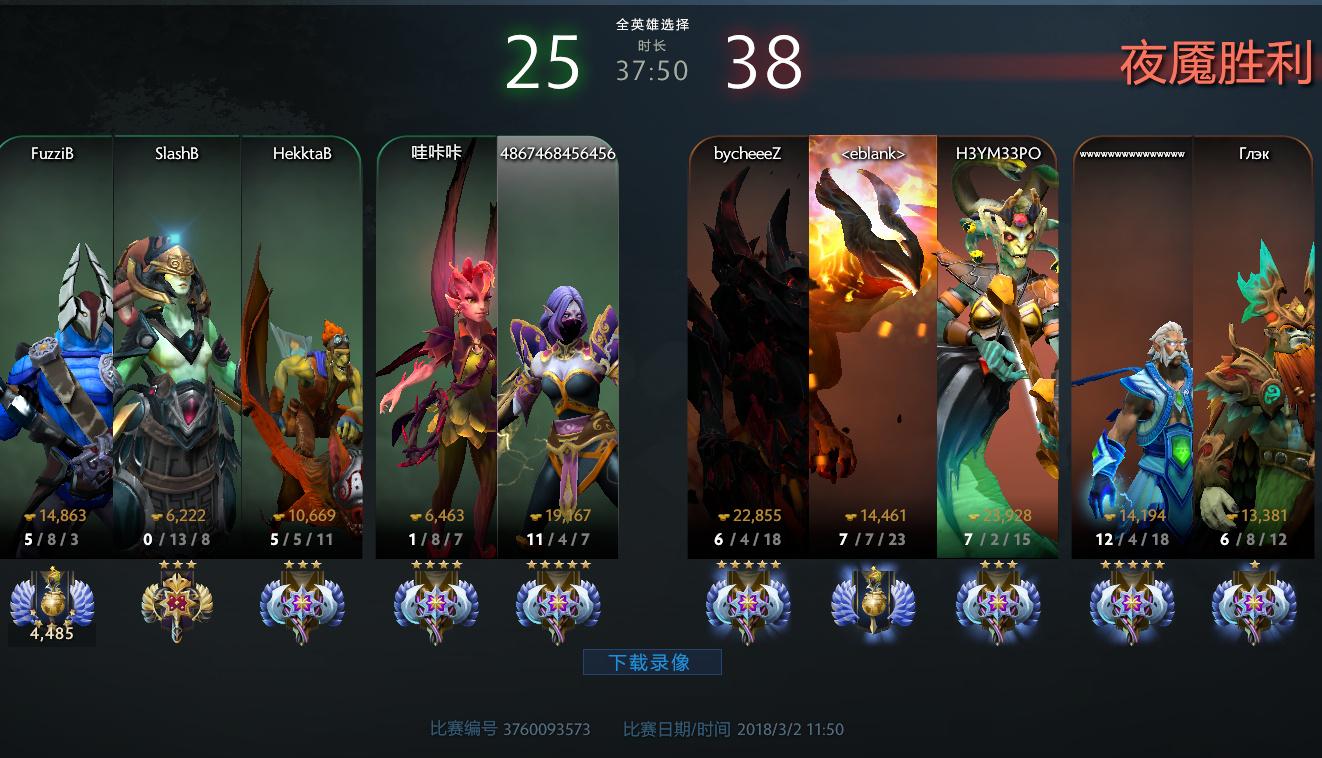Select bycheeeZ's dark hero card
The width and height of the screenshot is (1322, 758).
748,350
